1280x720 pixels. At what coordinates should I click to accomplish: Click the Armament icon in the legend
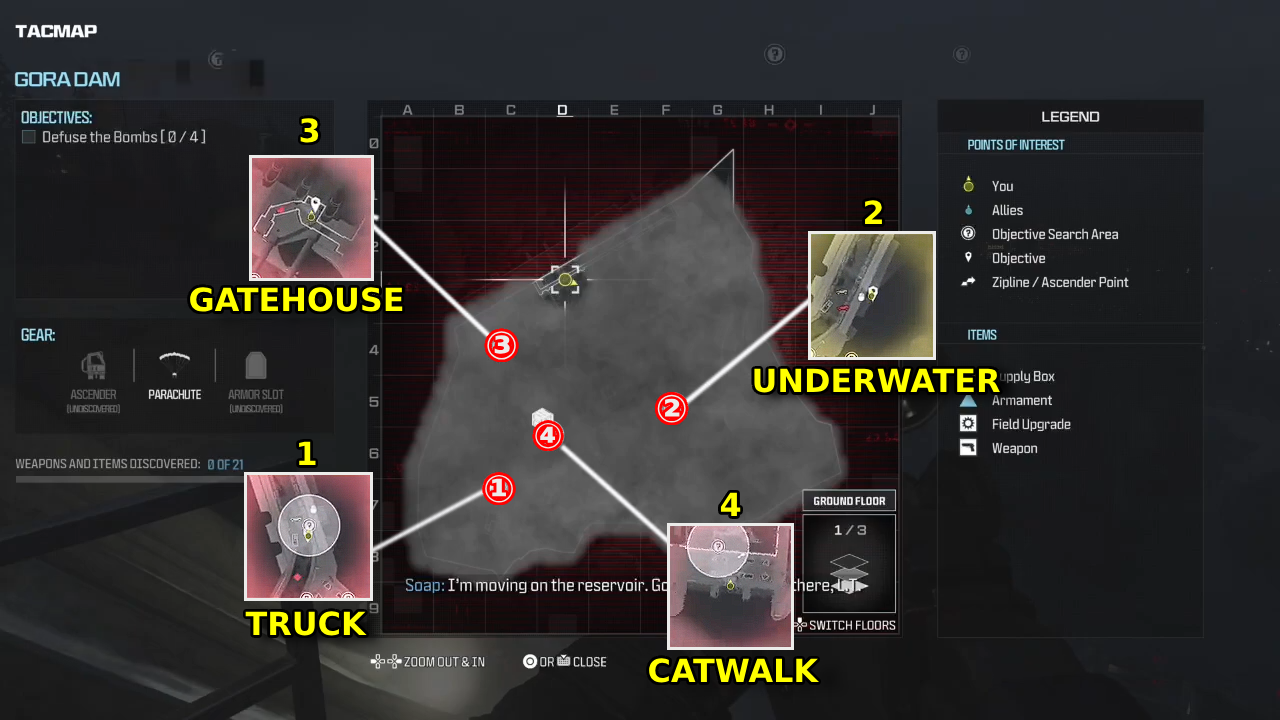(x=966, y=400)
